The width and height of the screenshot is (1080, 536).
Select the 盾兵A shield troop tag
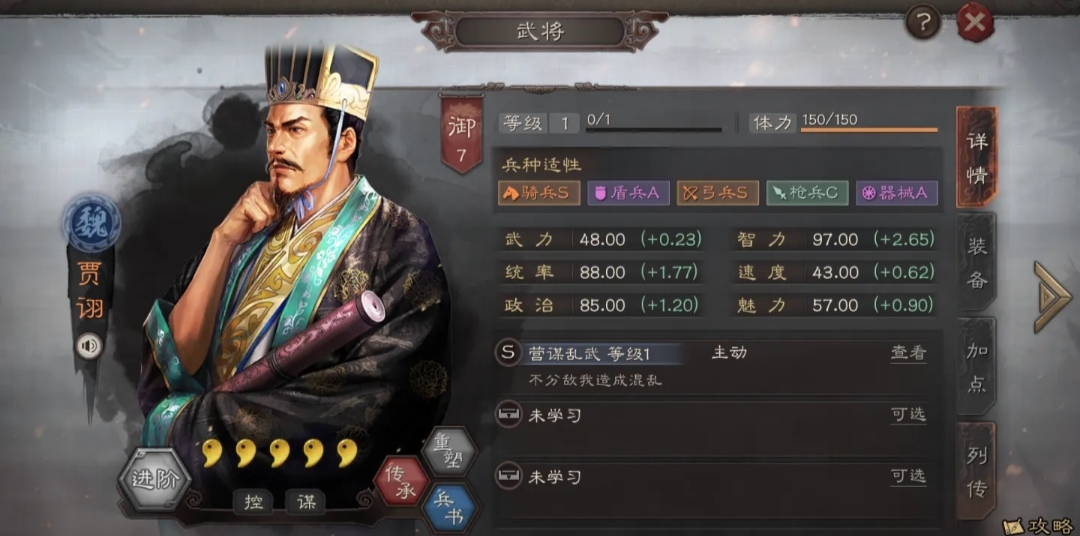click(x=628, y=193)
